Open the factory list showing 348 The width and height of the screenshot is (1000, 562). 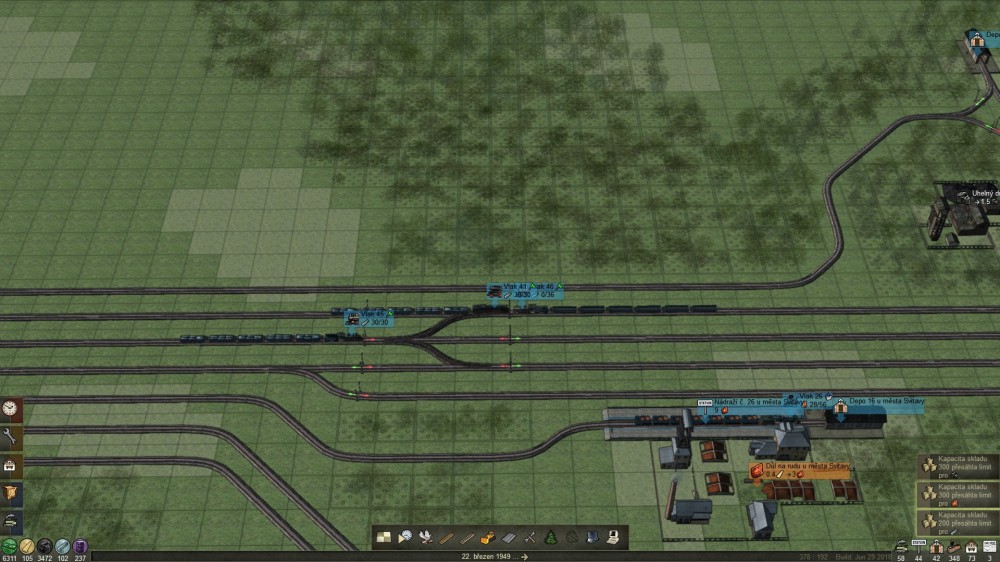954,547
